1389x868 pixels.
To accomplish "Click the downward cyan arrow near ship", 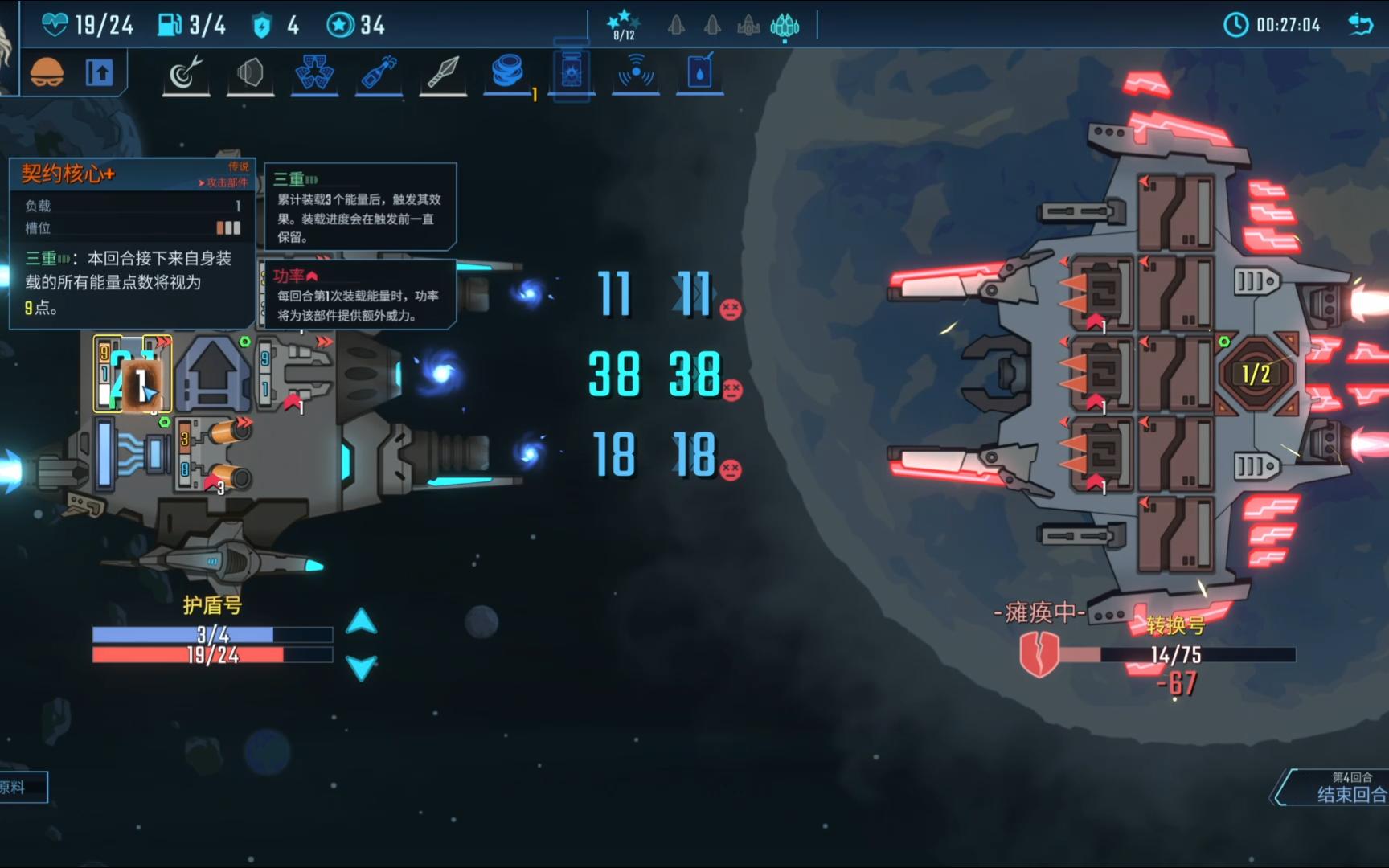I will 361,668.
